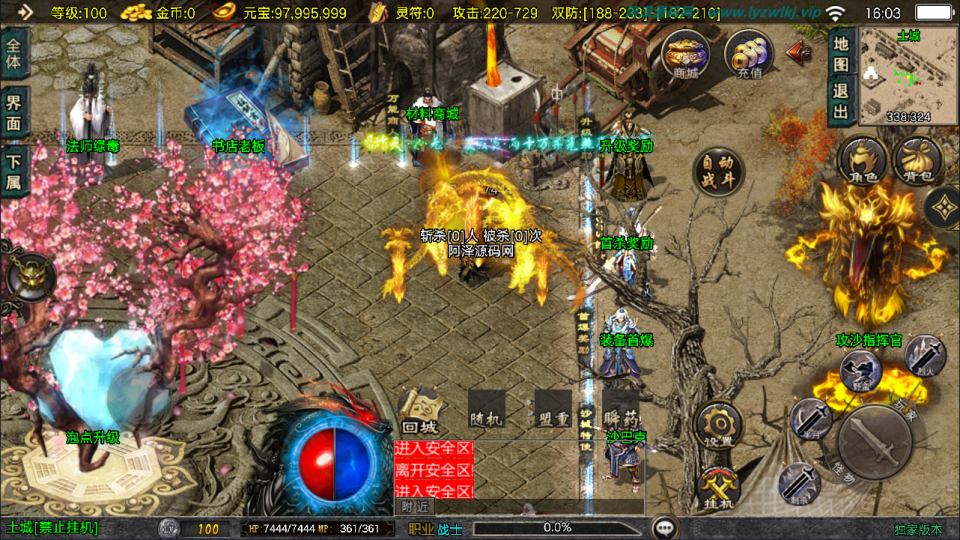This screenshot has height=540, width=960.
Task: Open the chat speech bubble button
Action: click(662, 527)
